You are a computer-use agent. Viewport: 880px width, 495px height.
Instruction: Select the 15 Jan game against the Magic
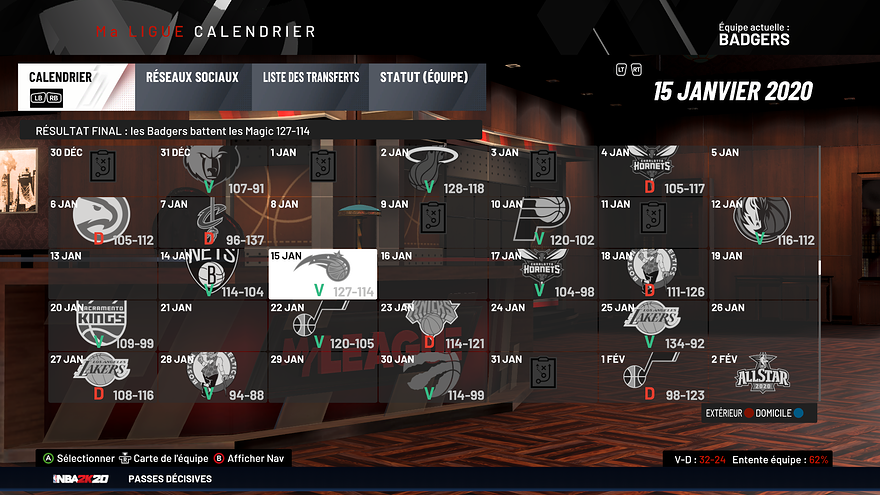pos(323,273)
